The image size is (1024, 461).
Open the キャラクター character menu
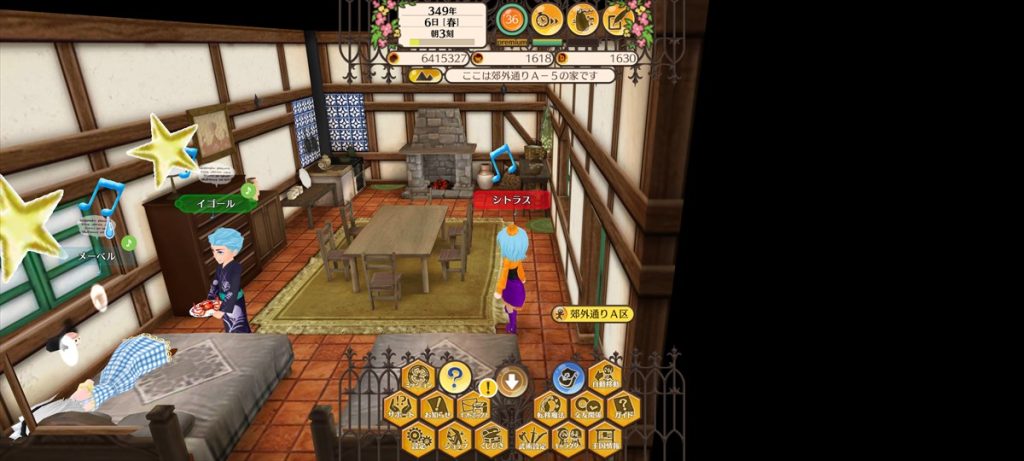(569, 438)
